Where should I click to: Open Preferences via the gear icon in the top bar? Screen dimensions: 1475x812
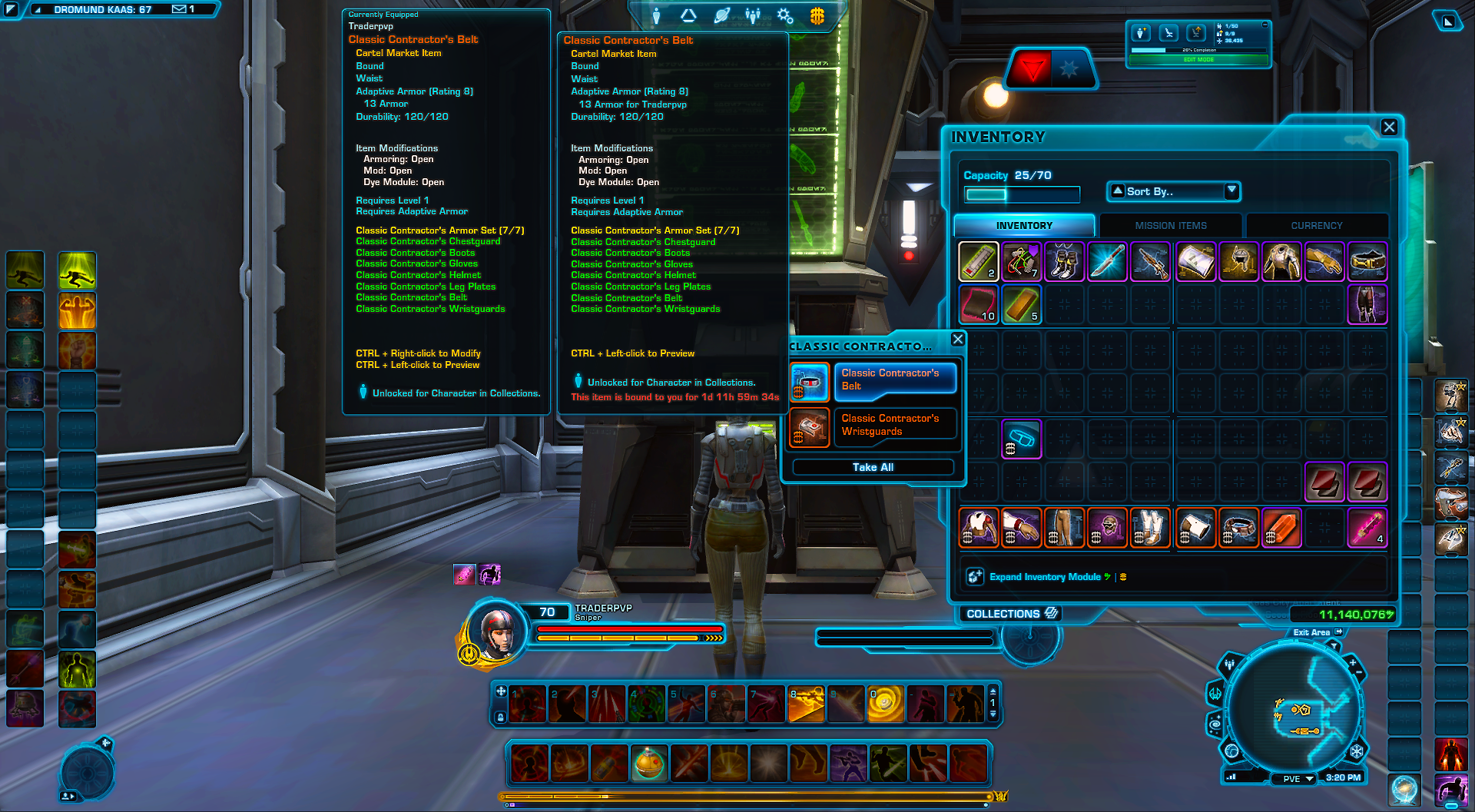tap(786, 17)
